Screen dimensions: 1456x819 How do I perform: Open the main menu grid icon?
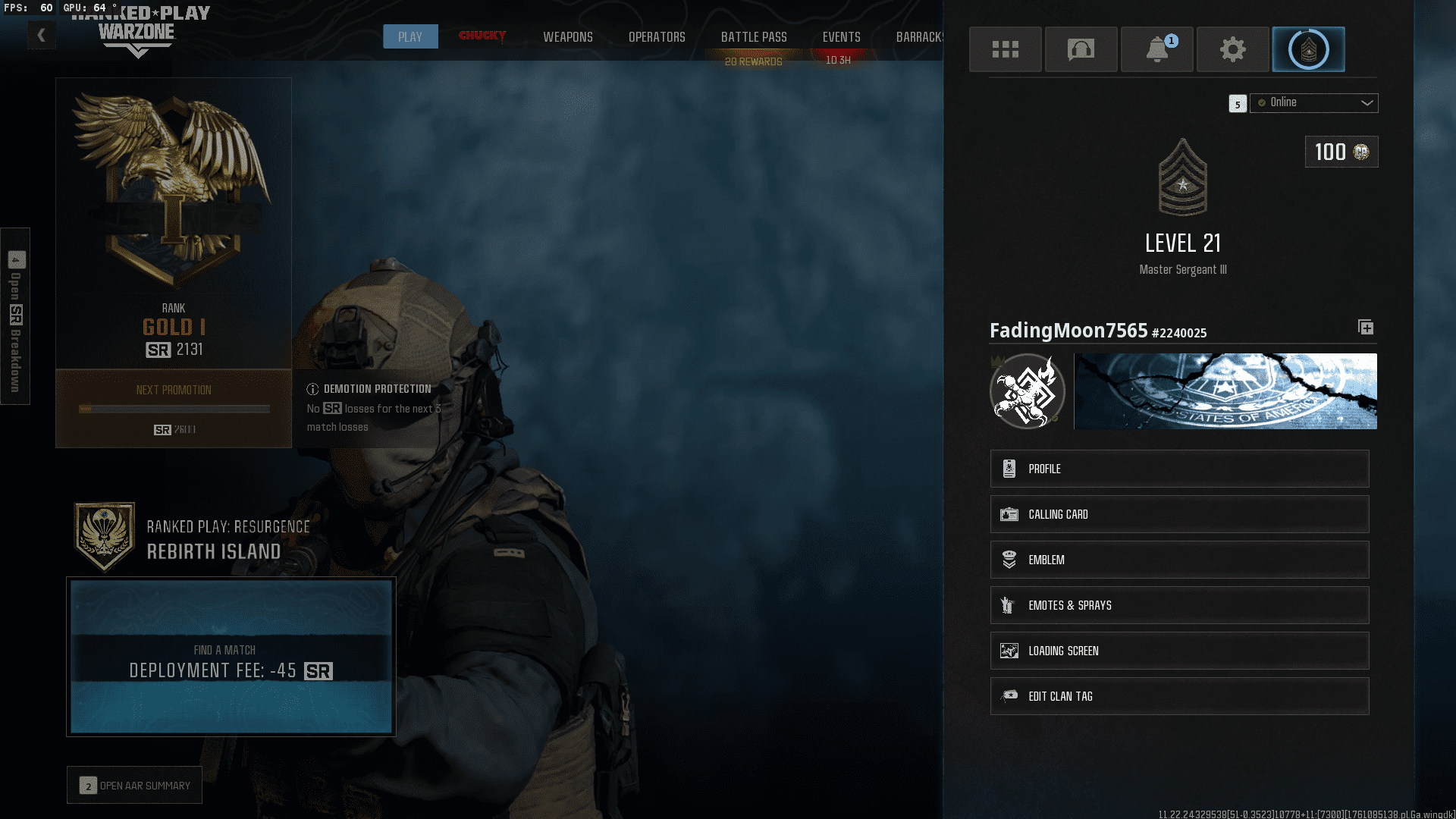click(1005, 49)
